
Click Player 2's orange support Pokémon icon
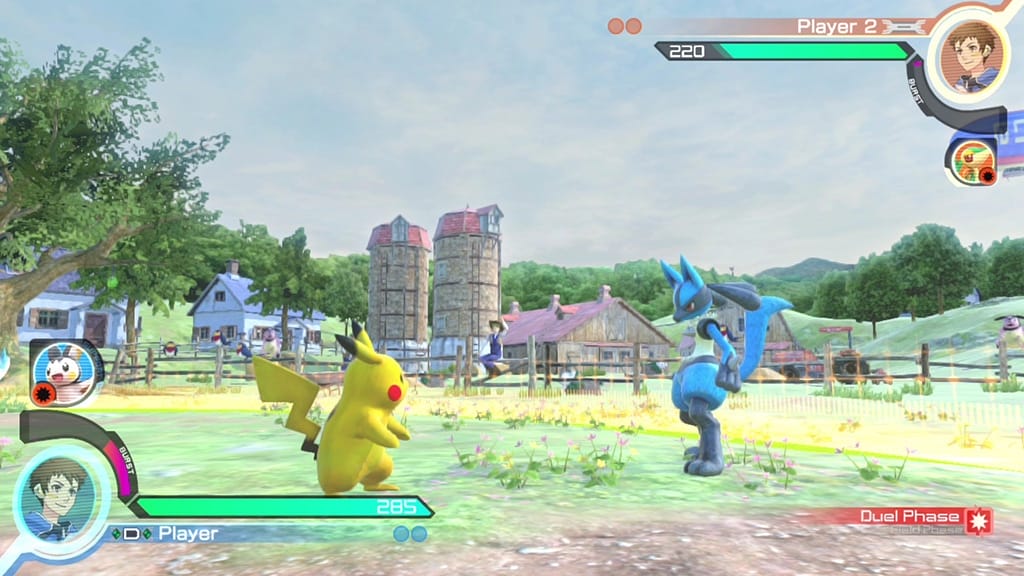(x=971, y=161)
